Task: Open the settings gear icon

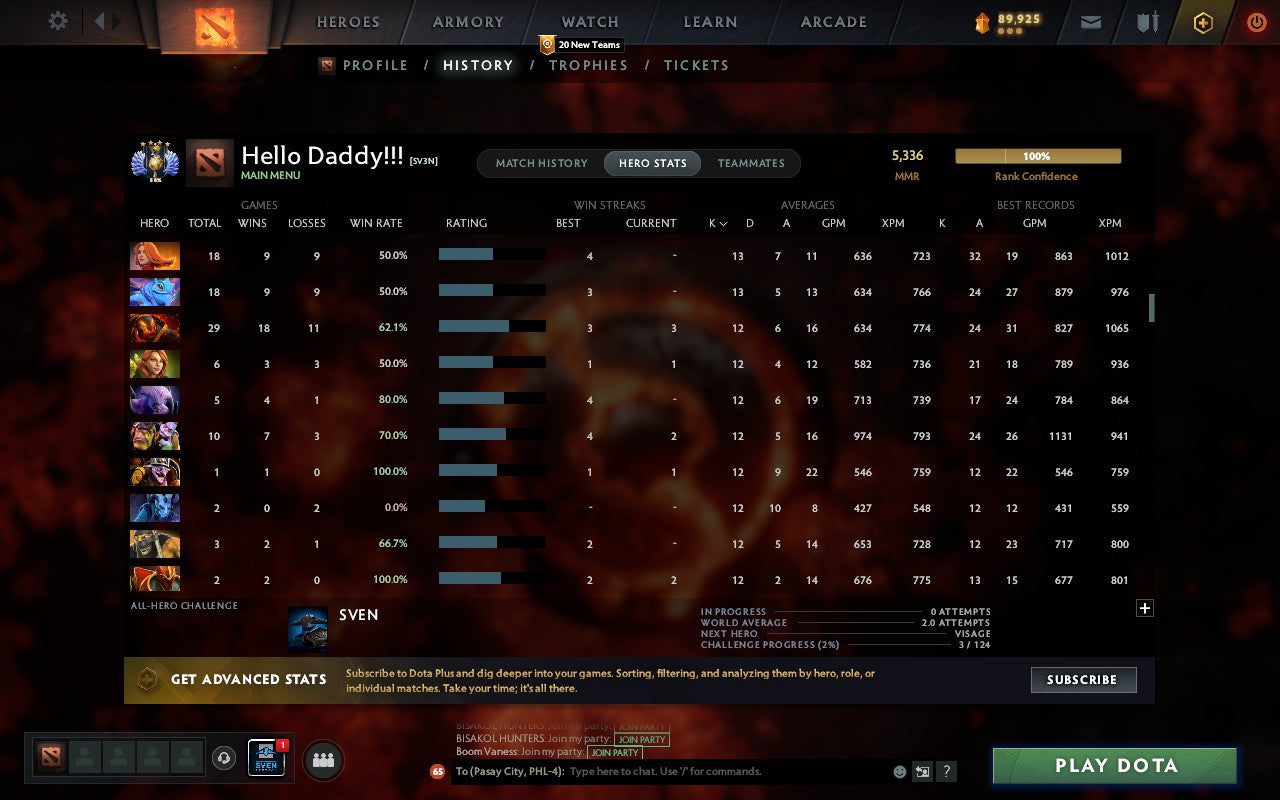Action: (57, 21)
